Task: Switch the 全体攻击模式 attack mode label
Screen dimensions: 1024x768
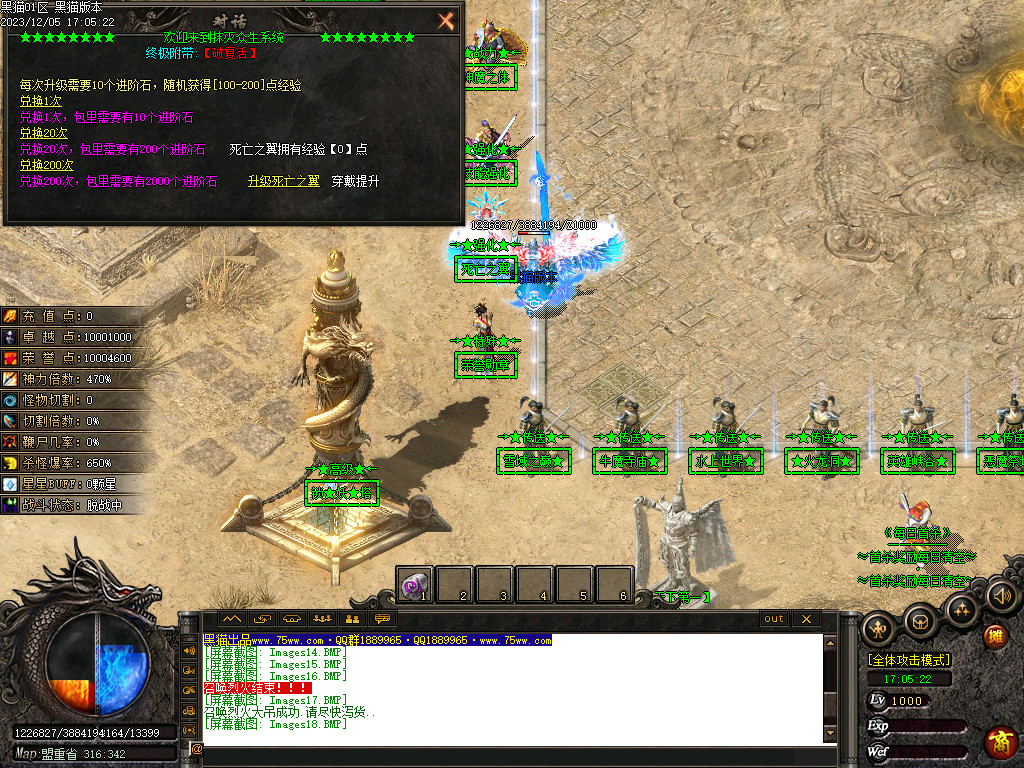Action: pyautogui.click(x=909, y=661)
